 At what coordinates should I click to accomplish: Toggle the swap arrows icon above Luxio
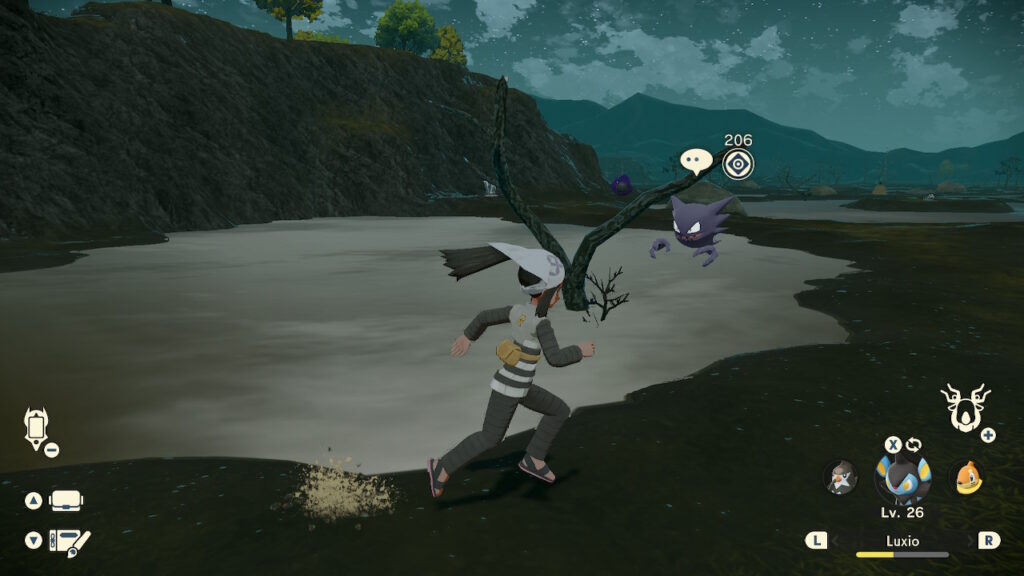click(x=914, y=445)
